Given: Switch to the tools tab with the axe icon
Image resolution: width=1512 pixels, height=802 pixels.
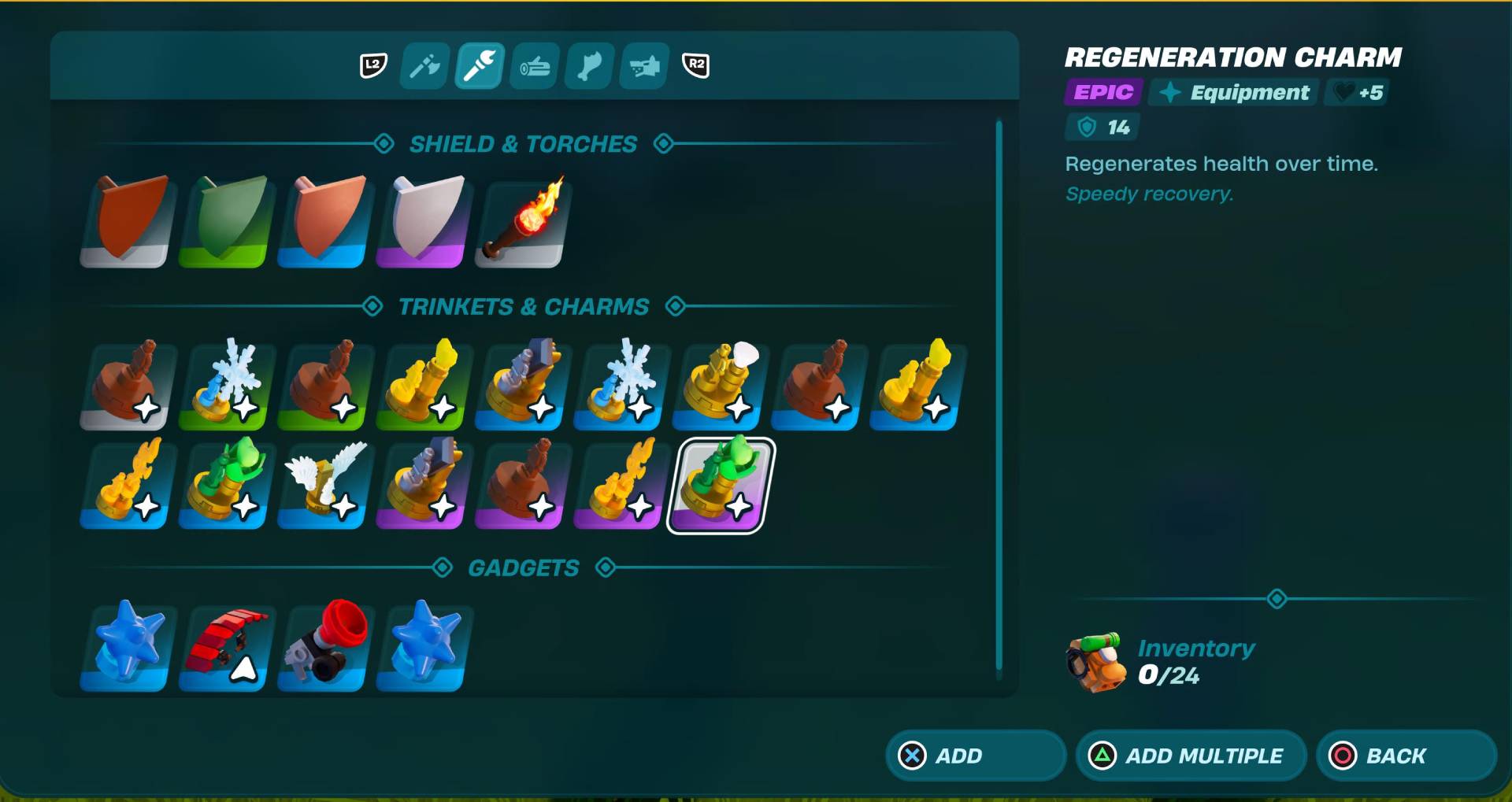Looking at the screenshot, I should tap(423, 65).
